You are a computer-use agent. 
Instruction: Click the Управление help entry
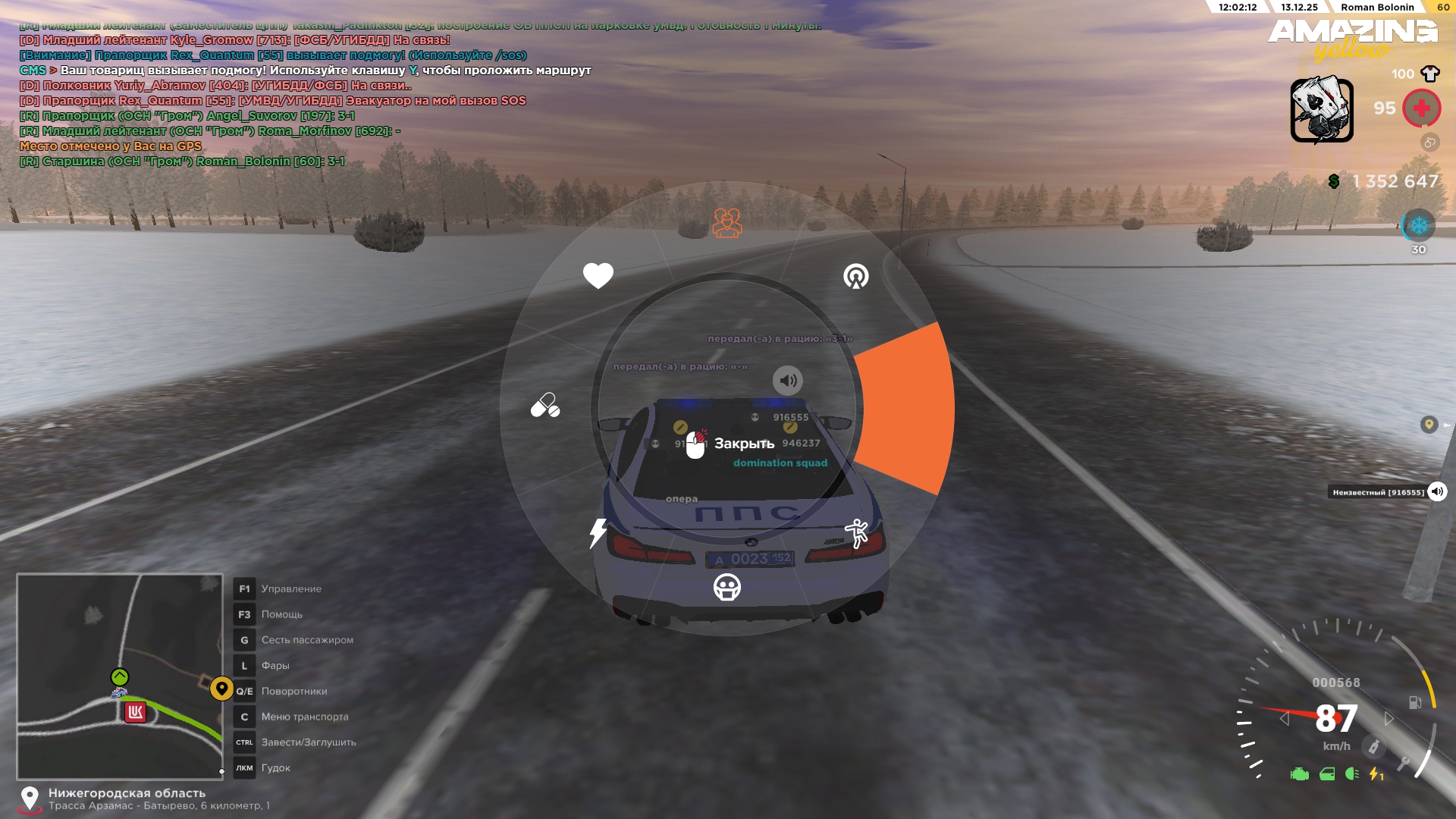[291, 589]
